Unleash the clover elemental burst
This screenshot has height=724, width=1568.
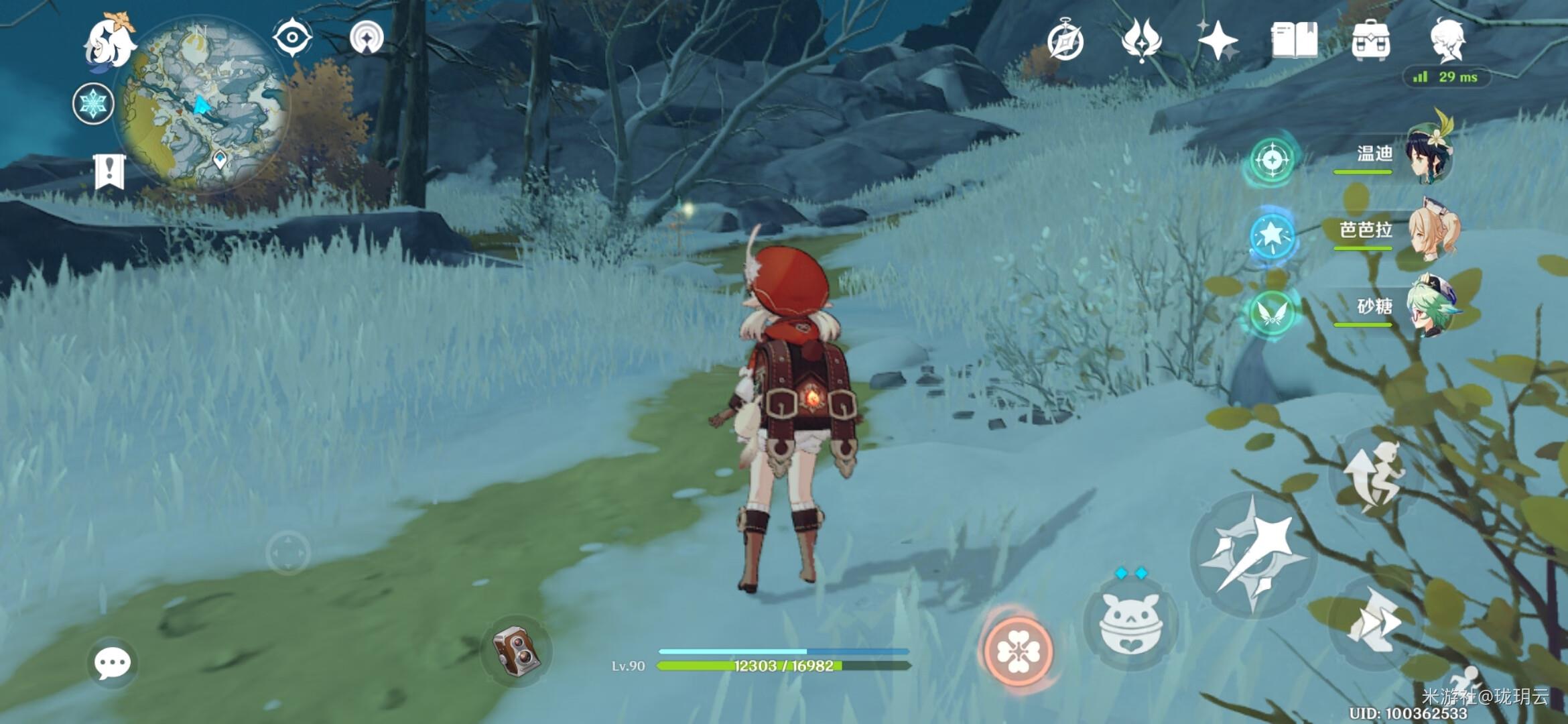[1018, 650]
